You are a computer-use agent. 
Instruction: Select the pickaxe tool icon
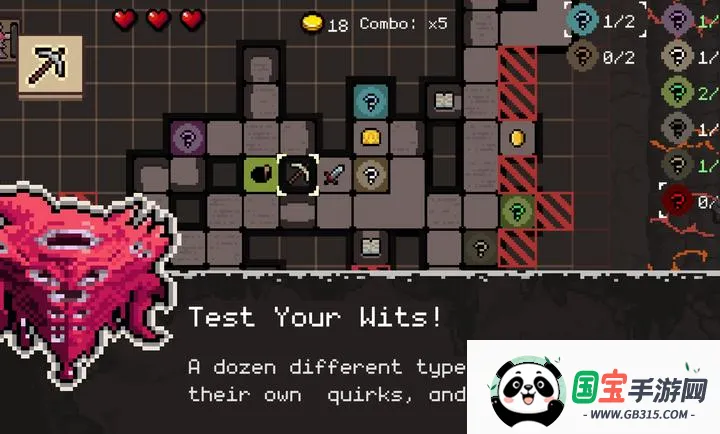(x=50, y=66)
